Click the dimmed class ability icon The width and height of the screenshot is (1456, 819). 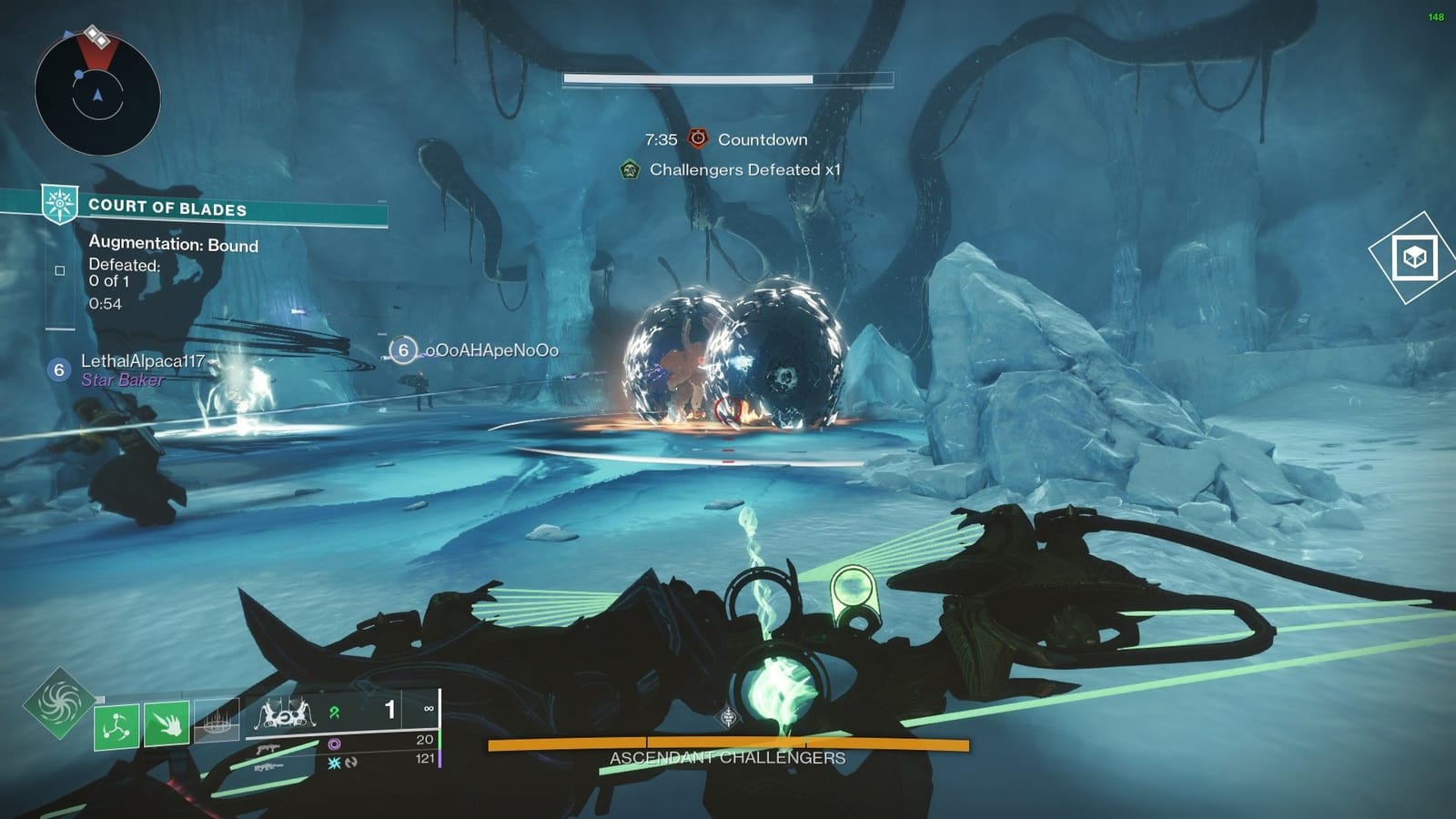click(x=217, y=722)
